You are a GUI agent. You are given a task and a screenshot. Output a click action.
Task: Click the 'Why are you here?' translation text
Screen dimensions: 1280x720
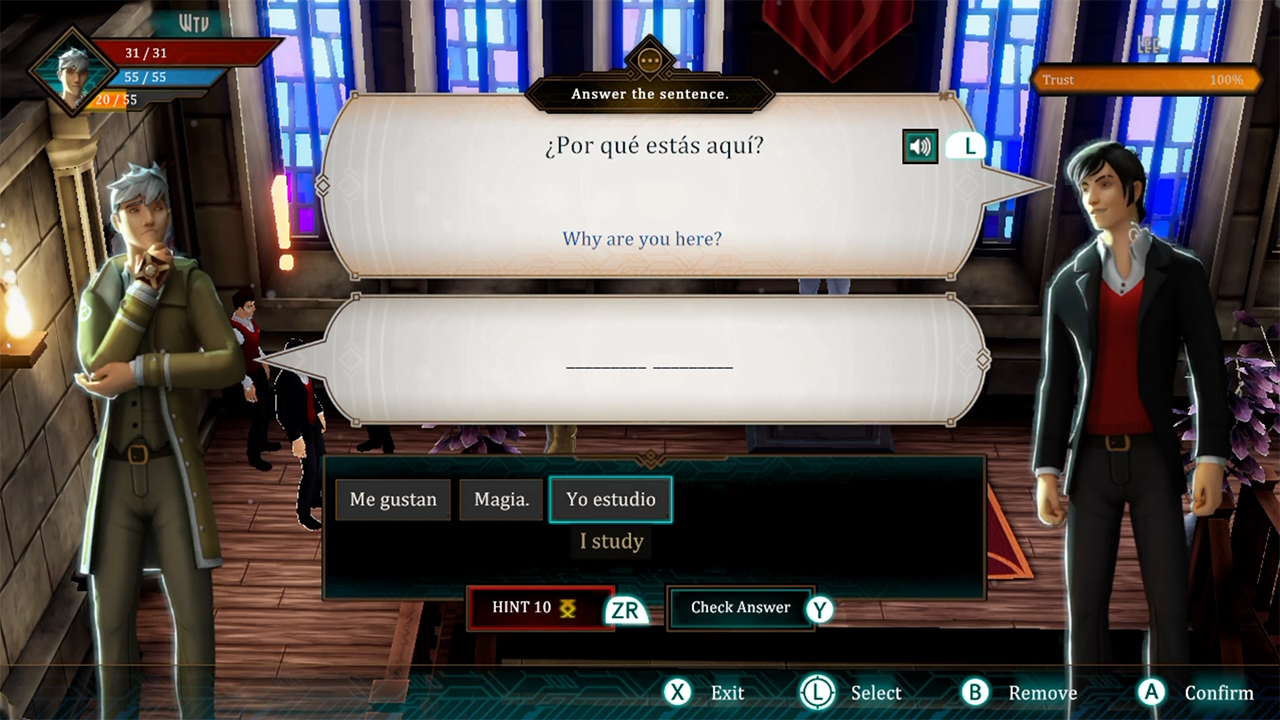click(x=641, y=238)
